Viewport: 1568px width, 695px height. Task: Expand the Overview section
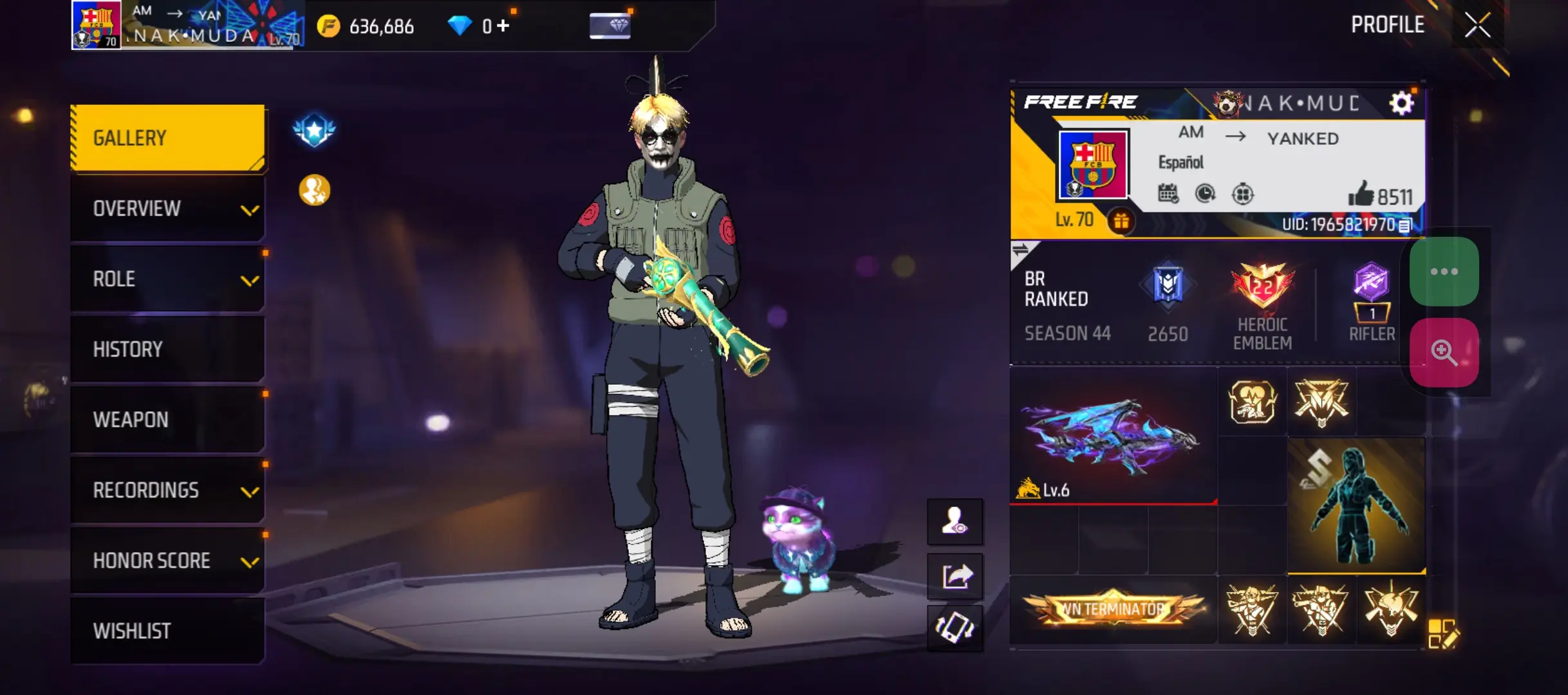(x=166, y=208)
